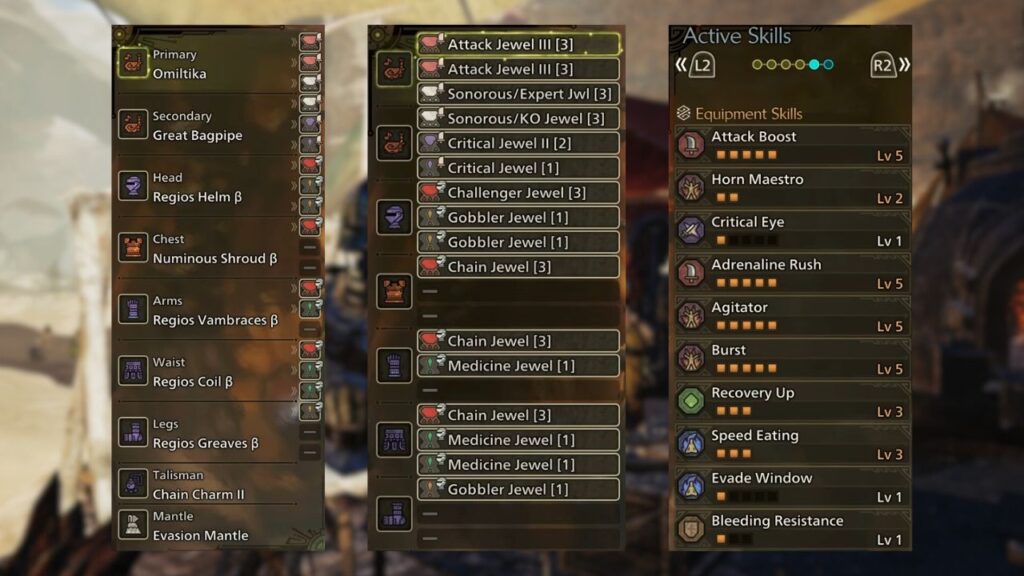The height and width of the screenshot is (576, 1024).
Task: Pick the Challenger Jewel decoration
Action: point(518,192)
